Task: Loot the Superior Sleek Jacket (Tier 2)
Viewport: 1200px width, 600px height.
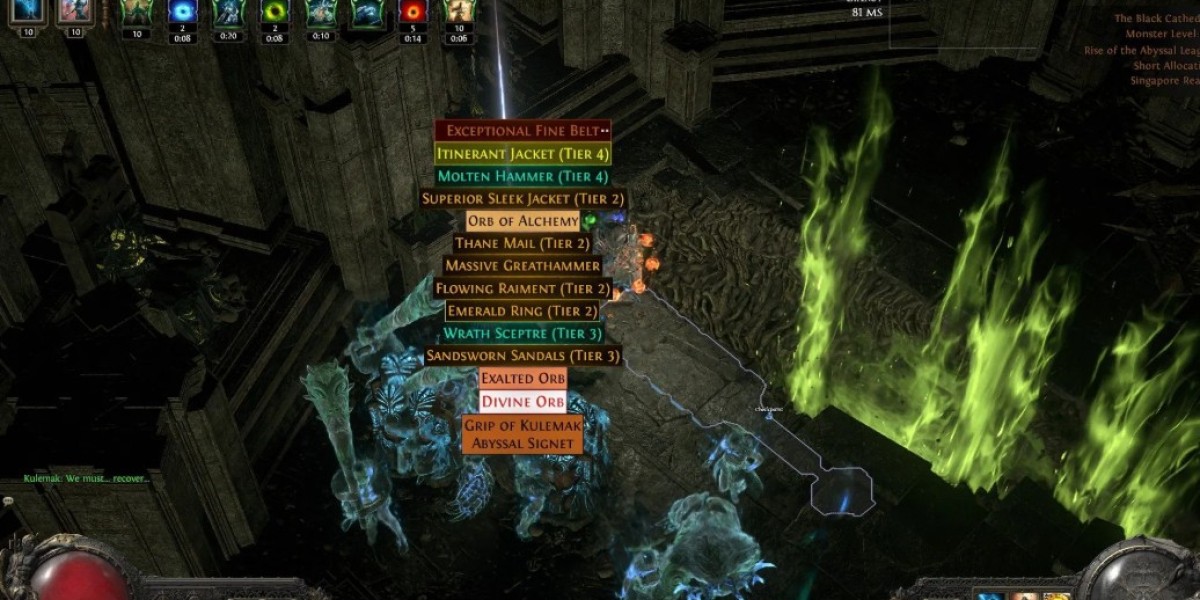Action: point(523,198)
